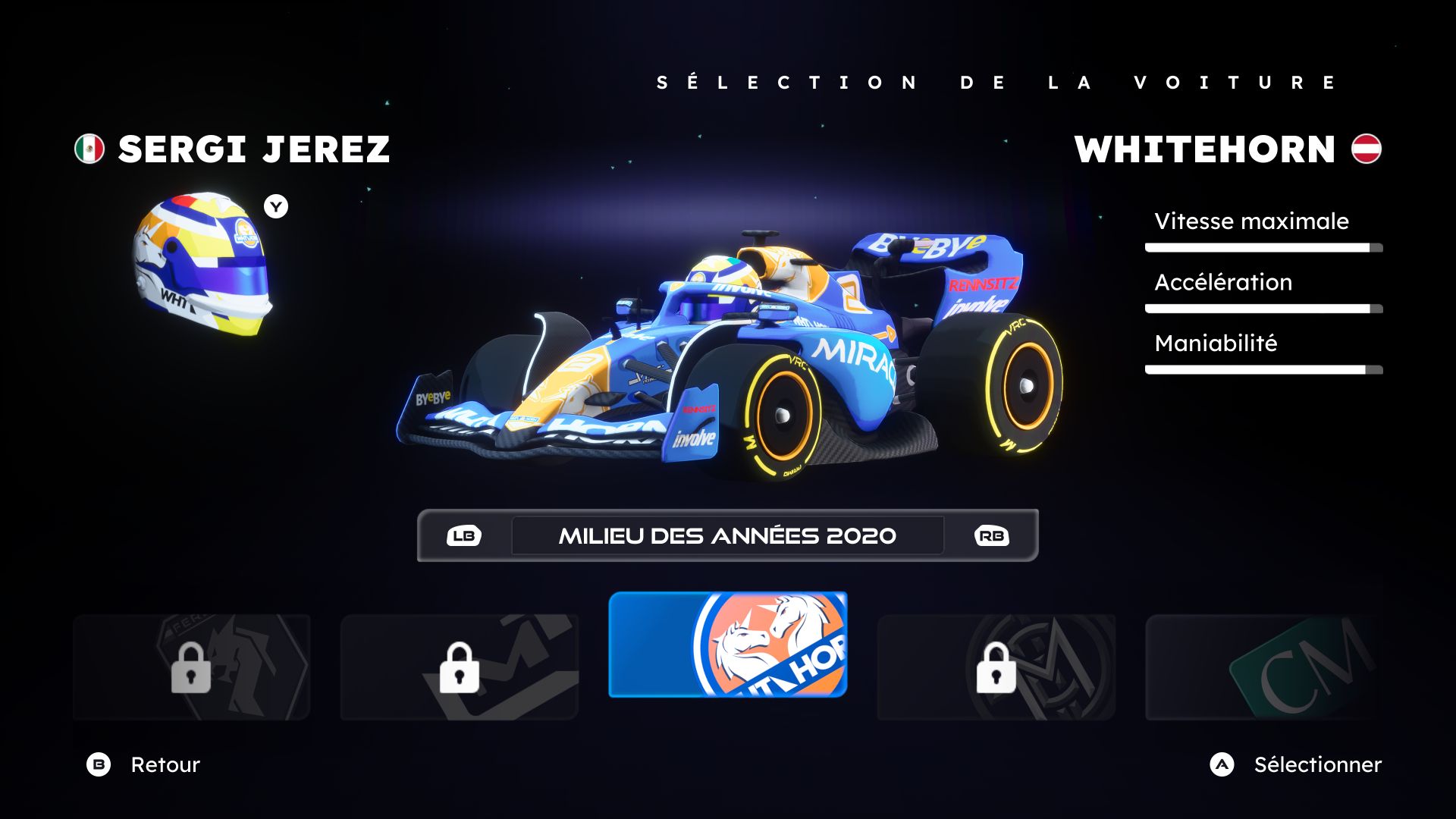Choose the locked horse-crest team tile
Viewport: 1456px width, 819px height.
[191, 667]
